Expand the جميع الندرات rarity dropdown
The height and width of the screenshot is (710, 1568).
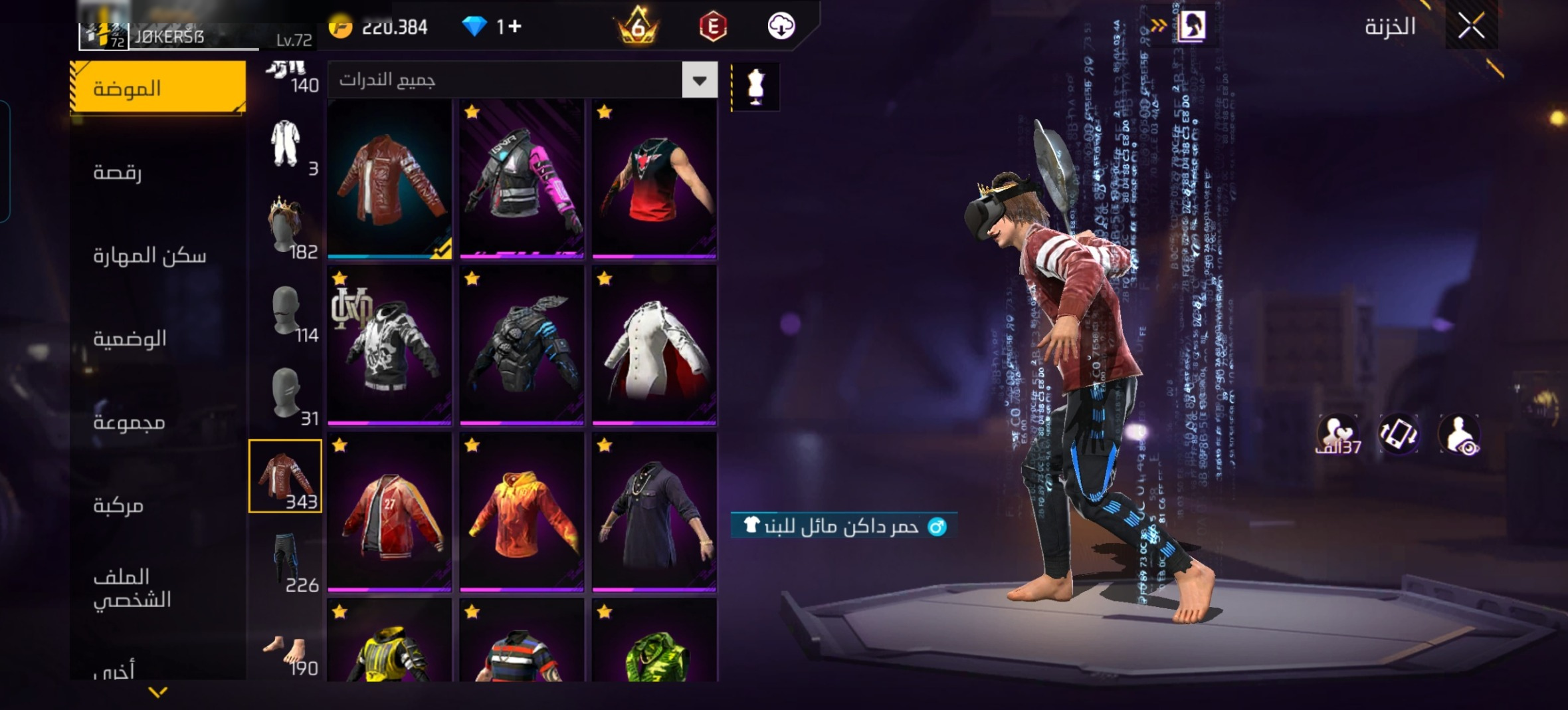tap(700, 80)
